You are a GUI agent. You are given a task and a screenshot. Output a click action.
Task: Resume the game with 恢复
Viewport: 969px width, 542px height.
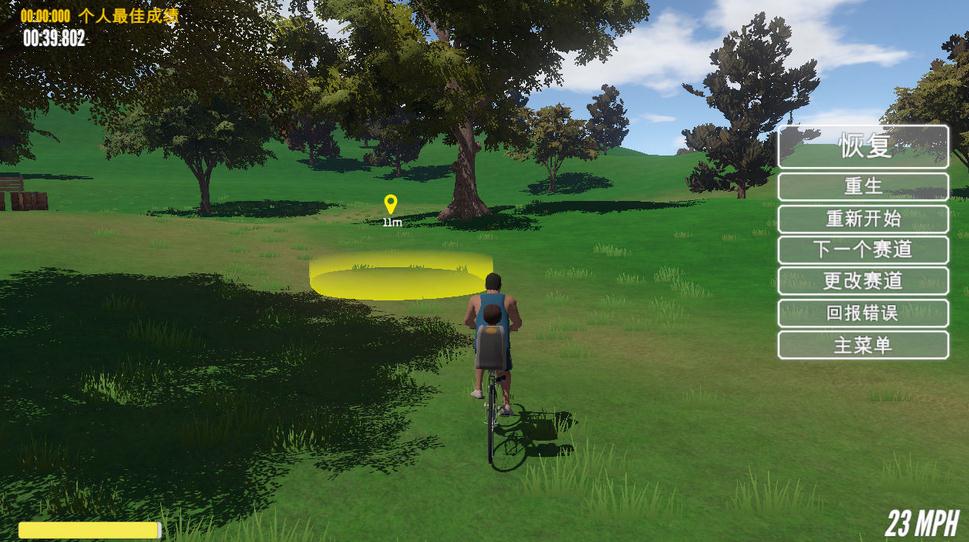point(863,146)
